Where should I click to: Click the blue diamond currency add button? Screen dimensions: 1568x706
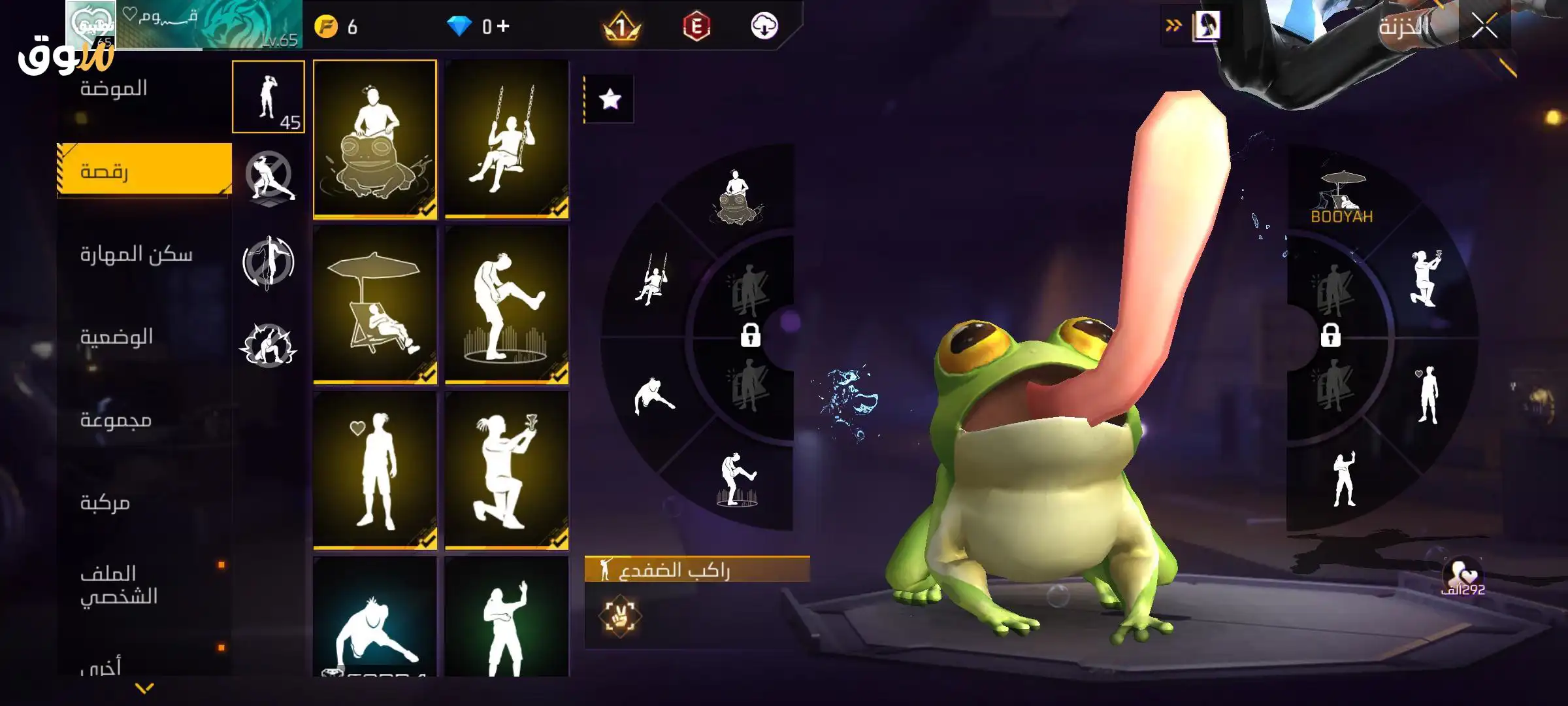click(x=503, y=26)
